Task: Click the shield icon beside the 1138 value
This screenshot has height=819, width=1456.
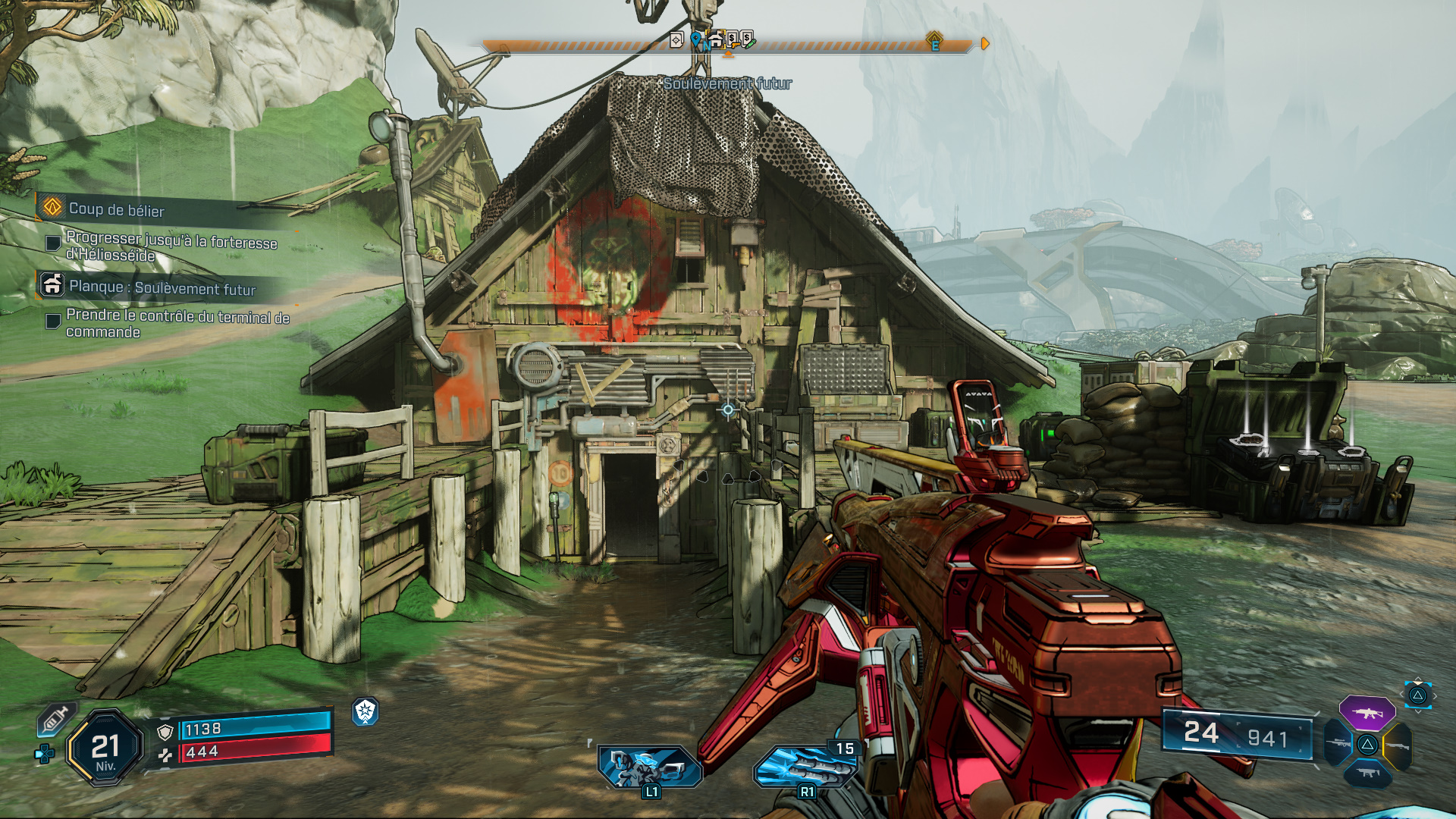Action: pyautogui.click(x=165, y=733)
